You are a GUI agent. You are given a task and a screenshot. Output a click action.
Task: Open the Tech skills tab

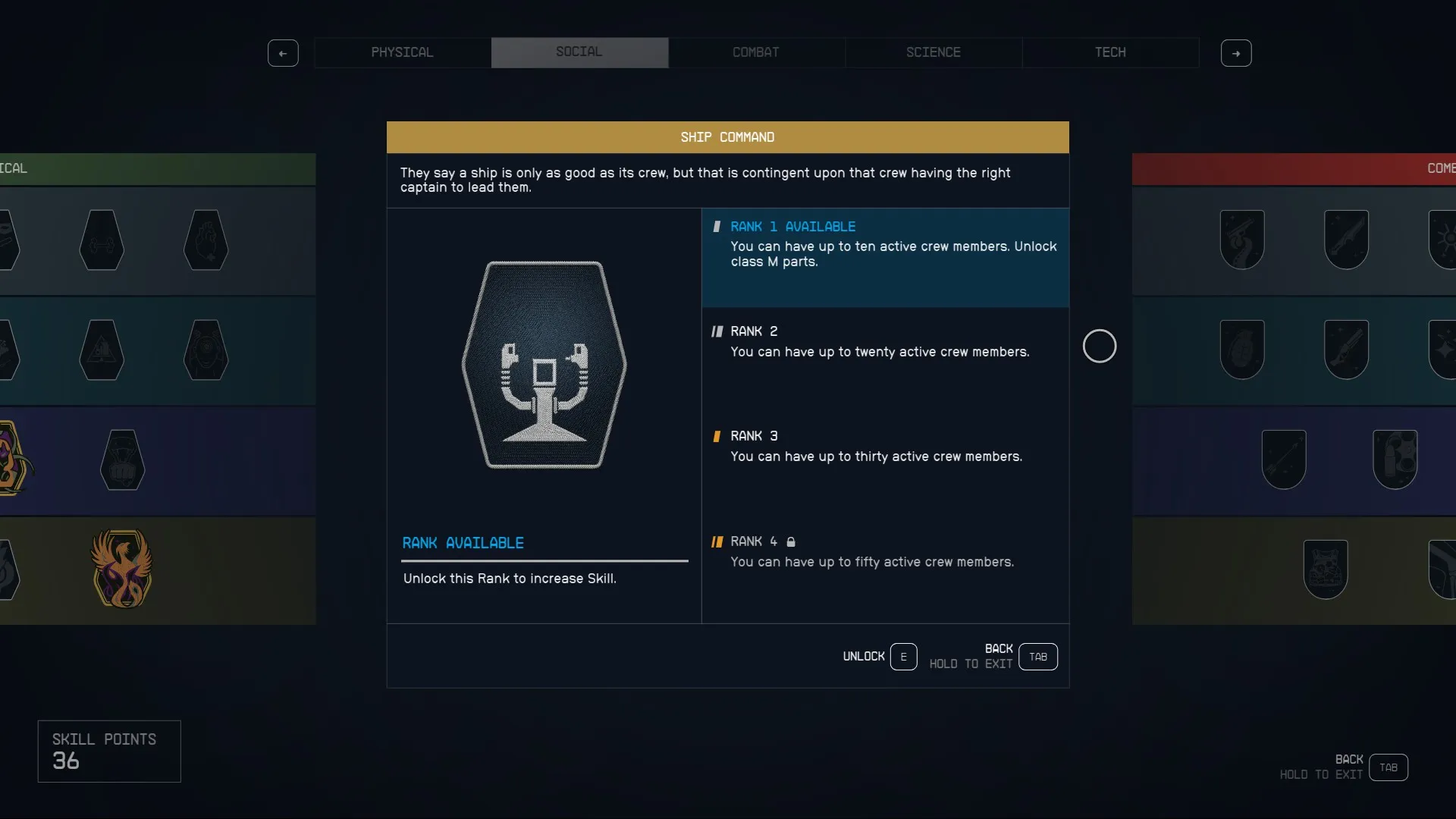[1110, 52]
